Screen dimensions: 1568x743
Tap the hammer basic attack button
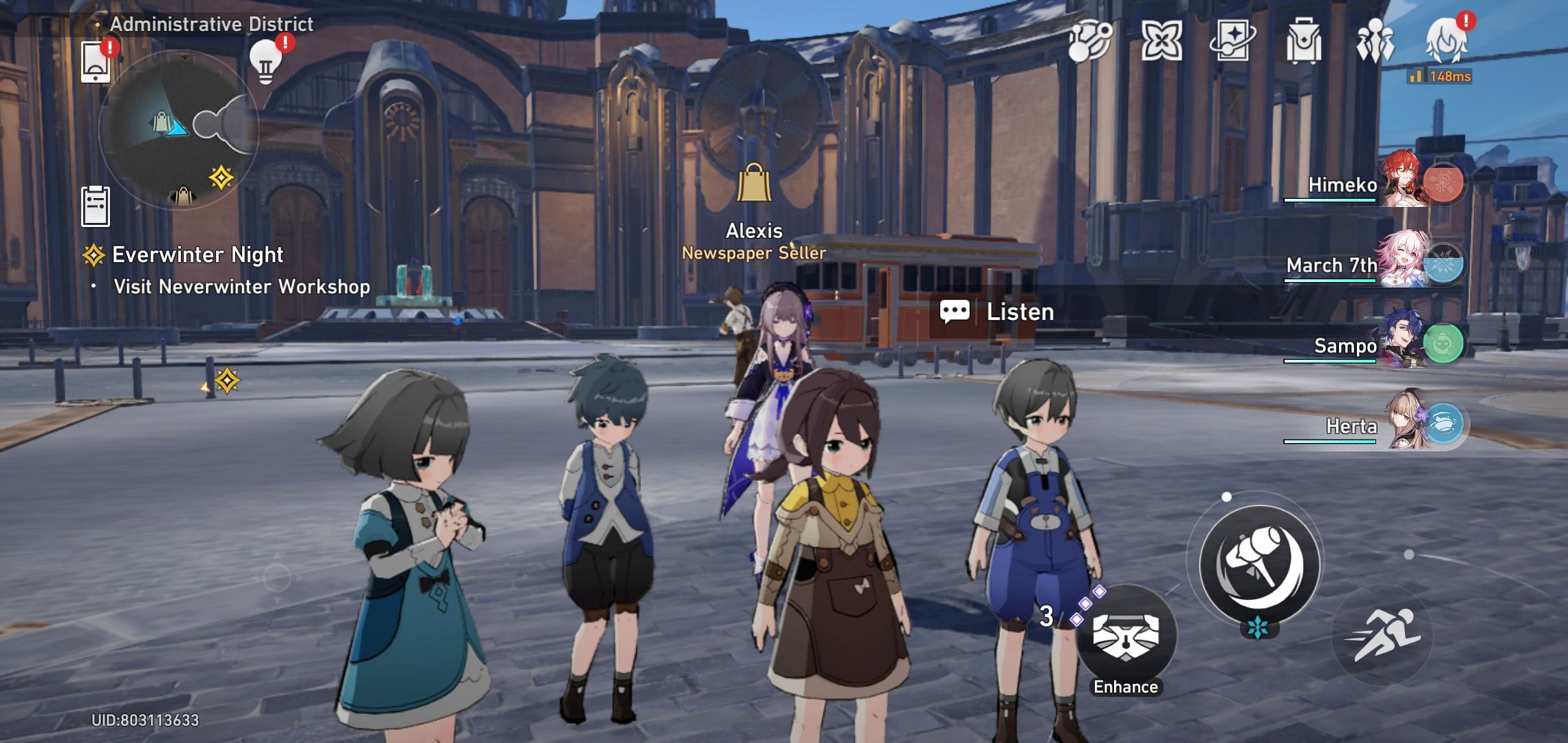[1259, 565]
